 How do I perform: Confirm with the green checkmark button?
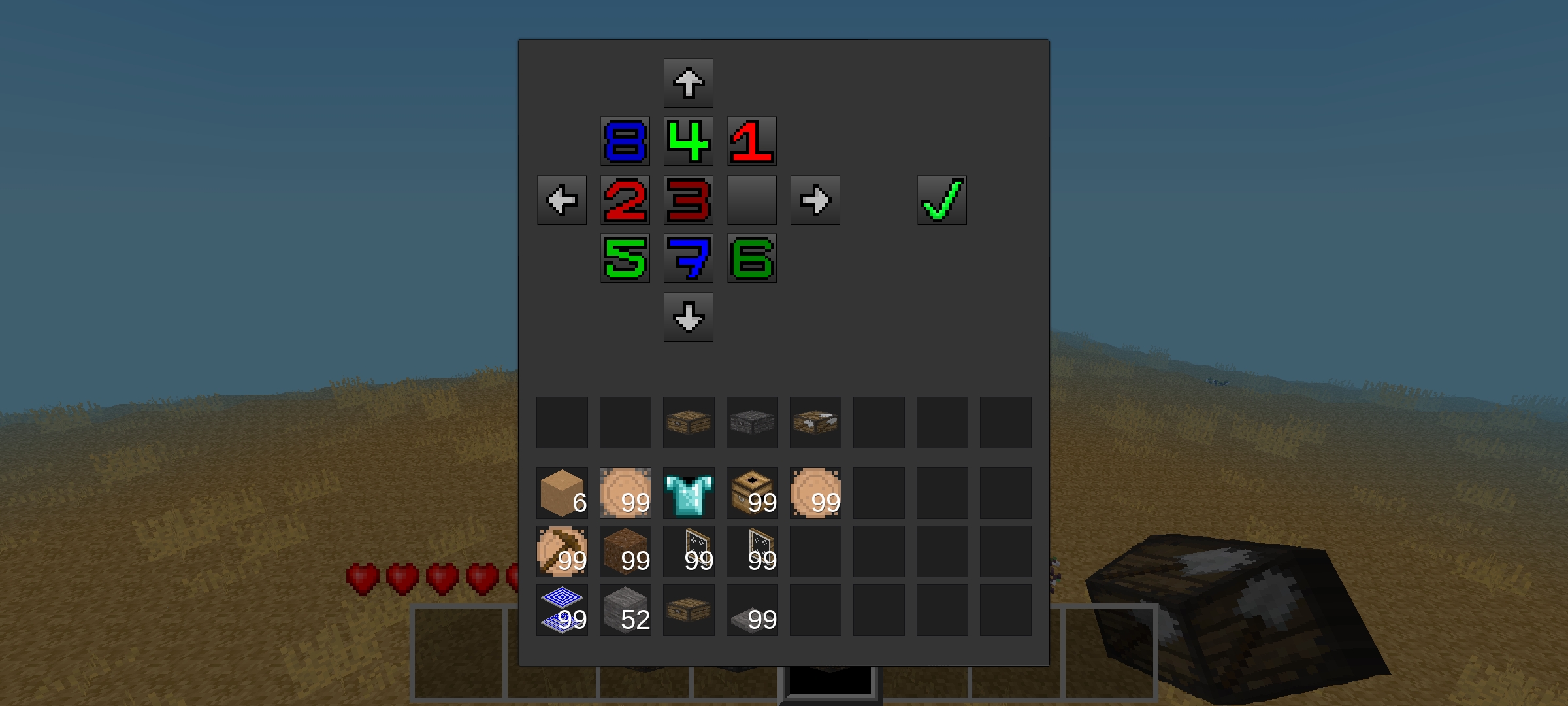[x=941, y=200]
